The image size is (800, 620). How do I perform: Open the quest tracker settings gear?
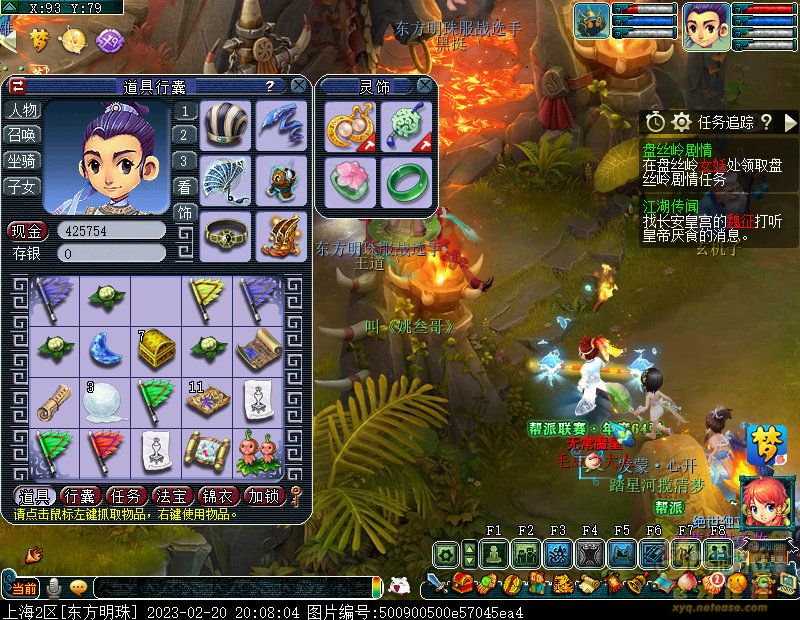[x=682, y=122]
